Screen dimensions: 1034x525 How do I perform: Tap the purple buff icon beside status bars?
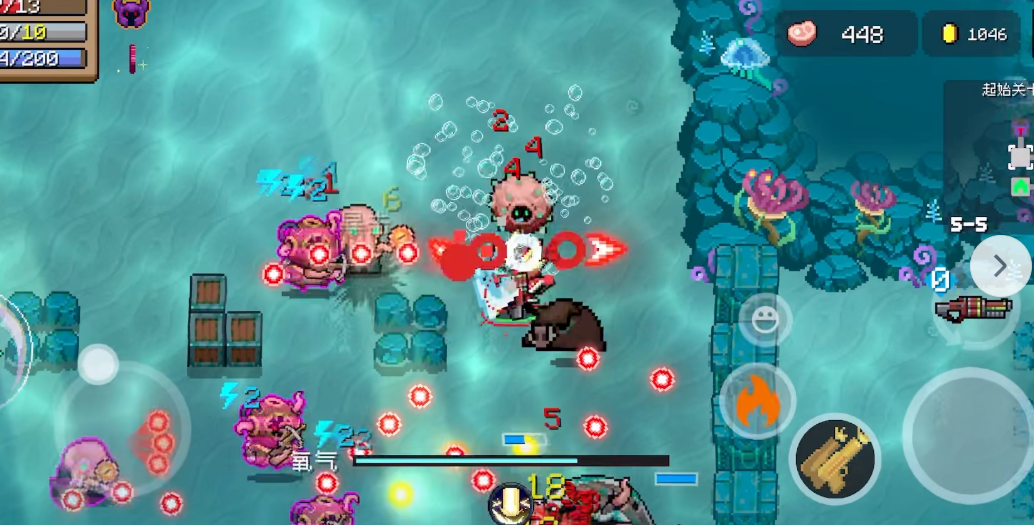pyautogui.click(x=131, y=13)
